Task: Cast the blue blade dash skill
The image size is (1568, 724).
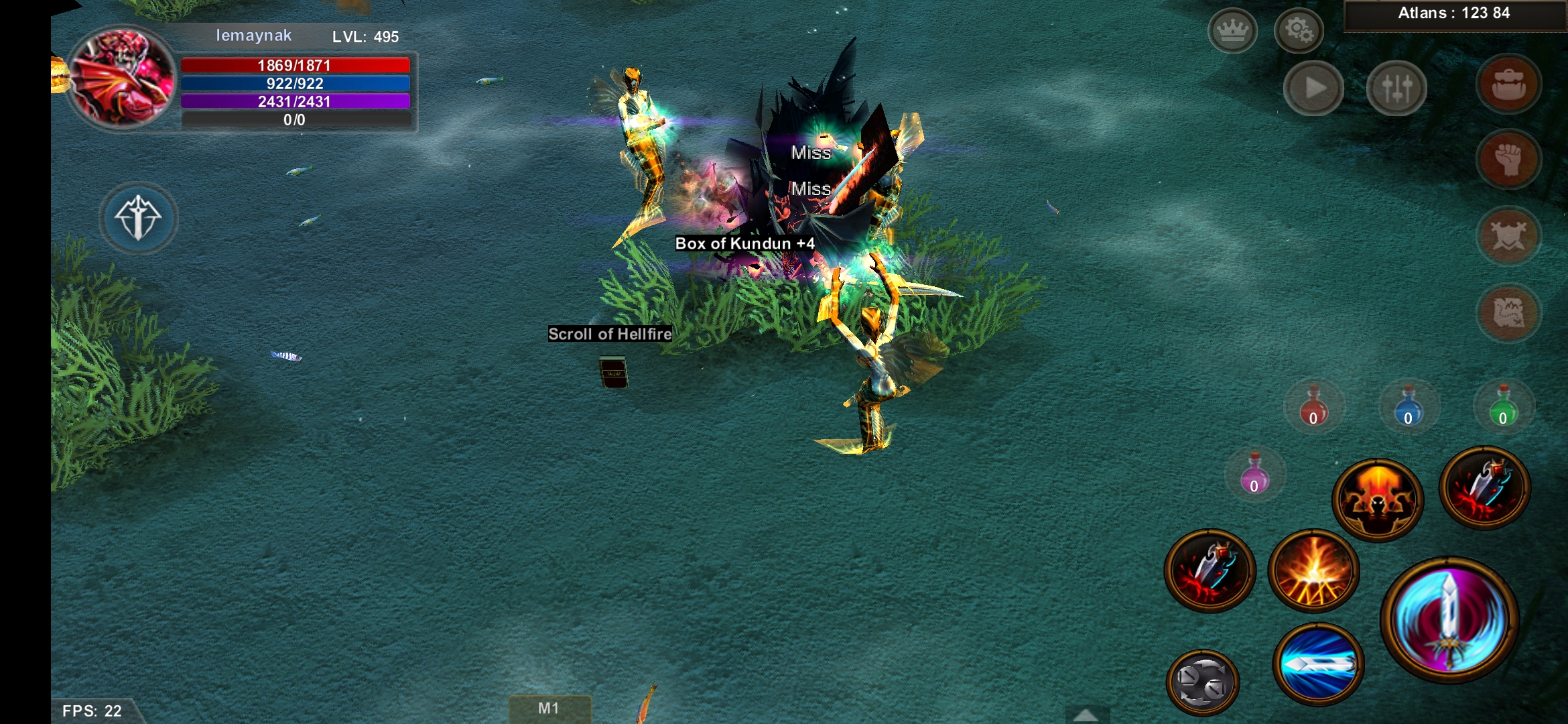Action: point(1317,664)
